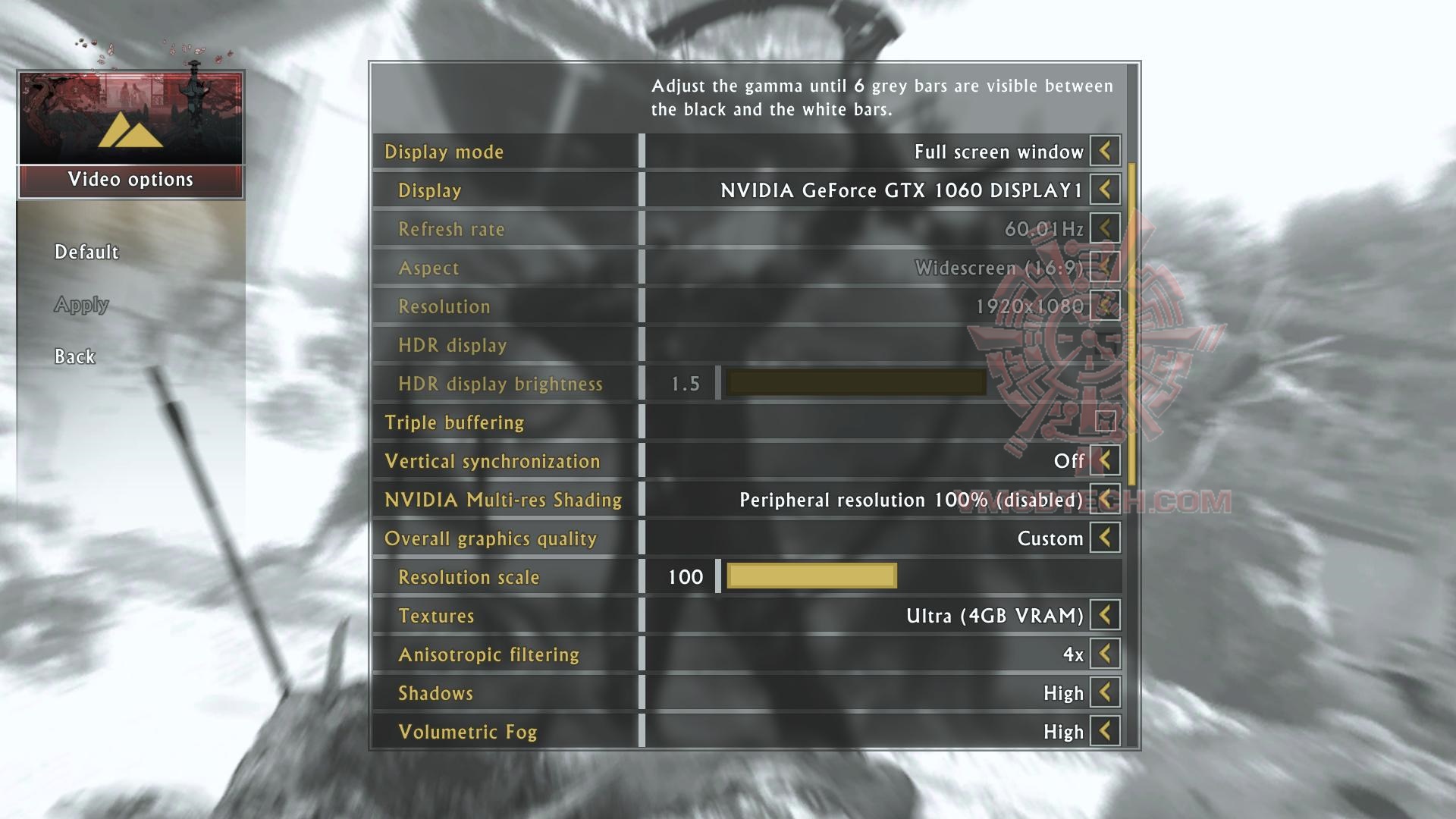Open NVIDIA Multi-res Shading options arrow
Viewport: 1456px width, 819px height.
tap(1105, 499)
